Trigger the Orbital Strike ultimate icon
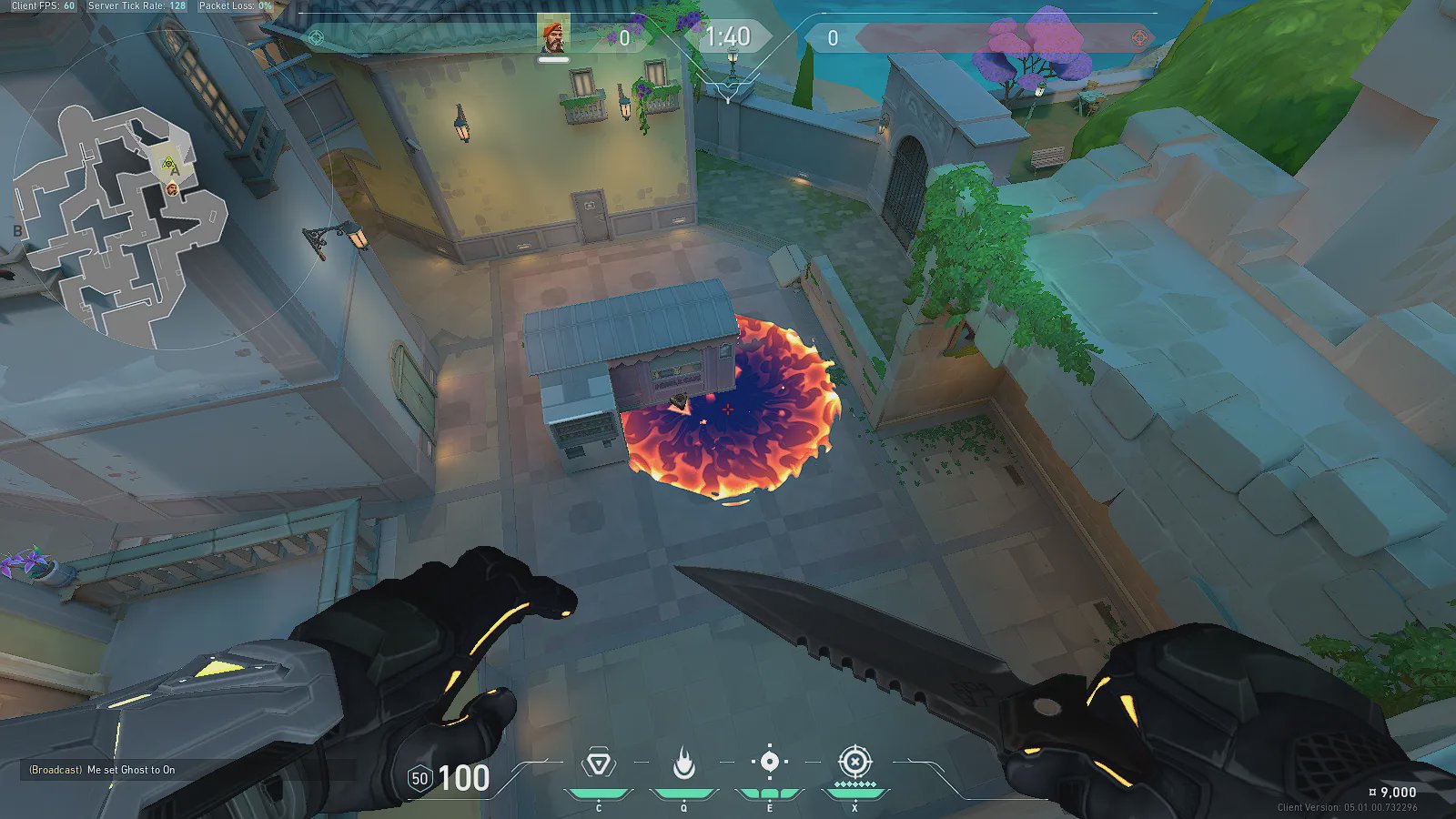Screen dimensions: 1456x819 click(854, 762)
